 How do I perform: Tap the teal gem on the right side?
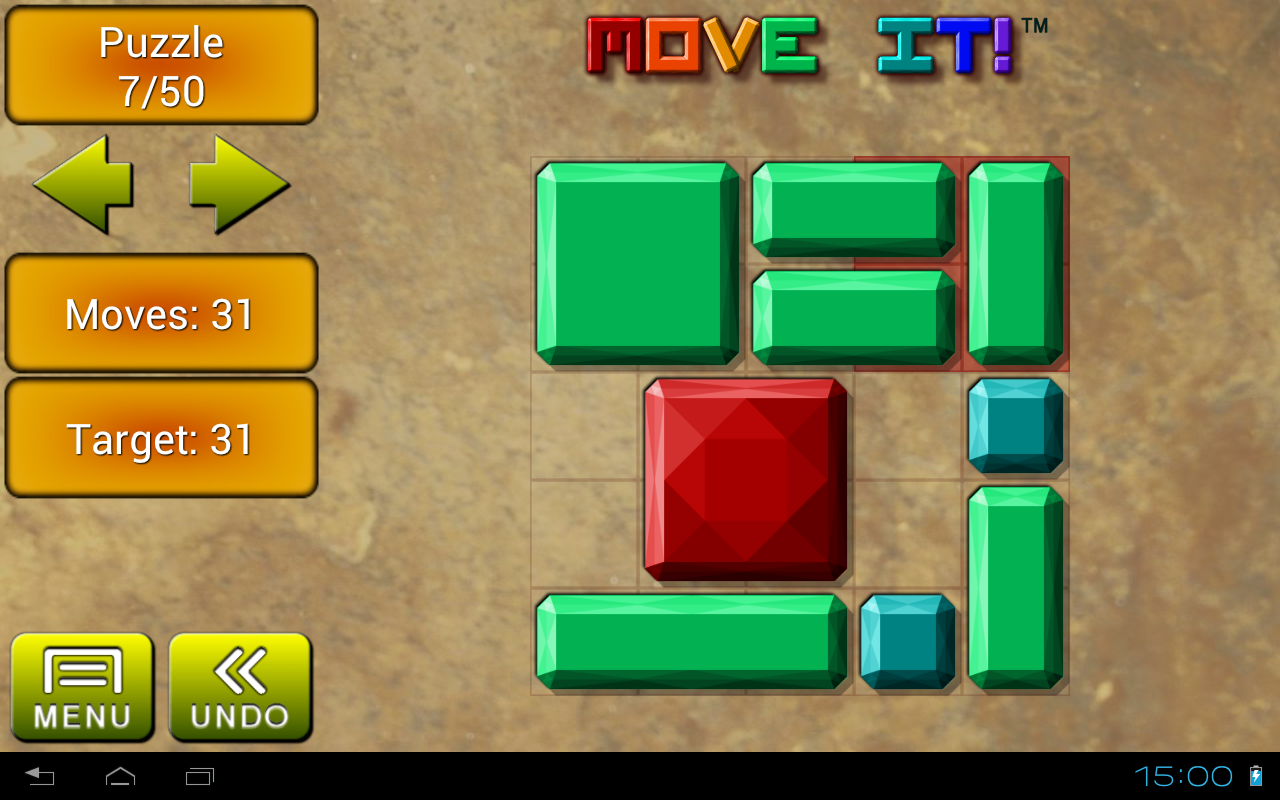[1015, 427]
